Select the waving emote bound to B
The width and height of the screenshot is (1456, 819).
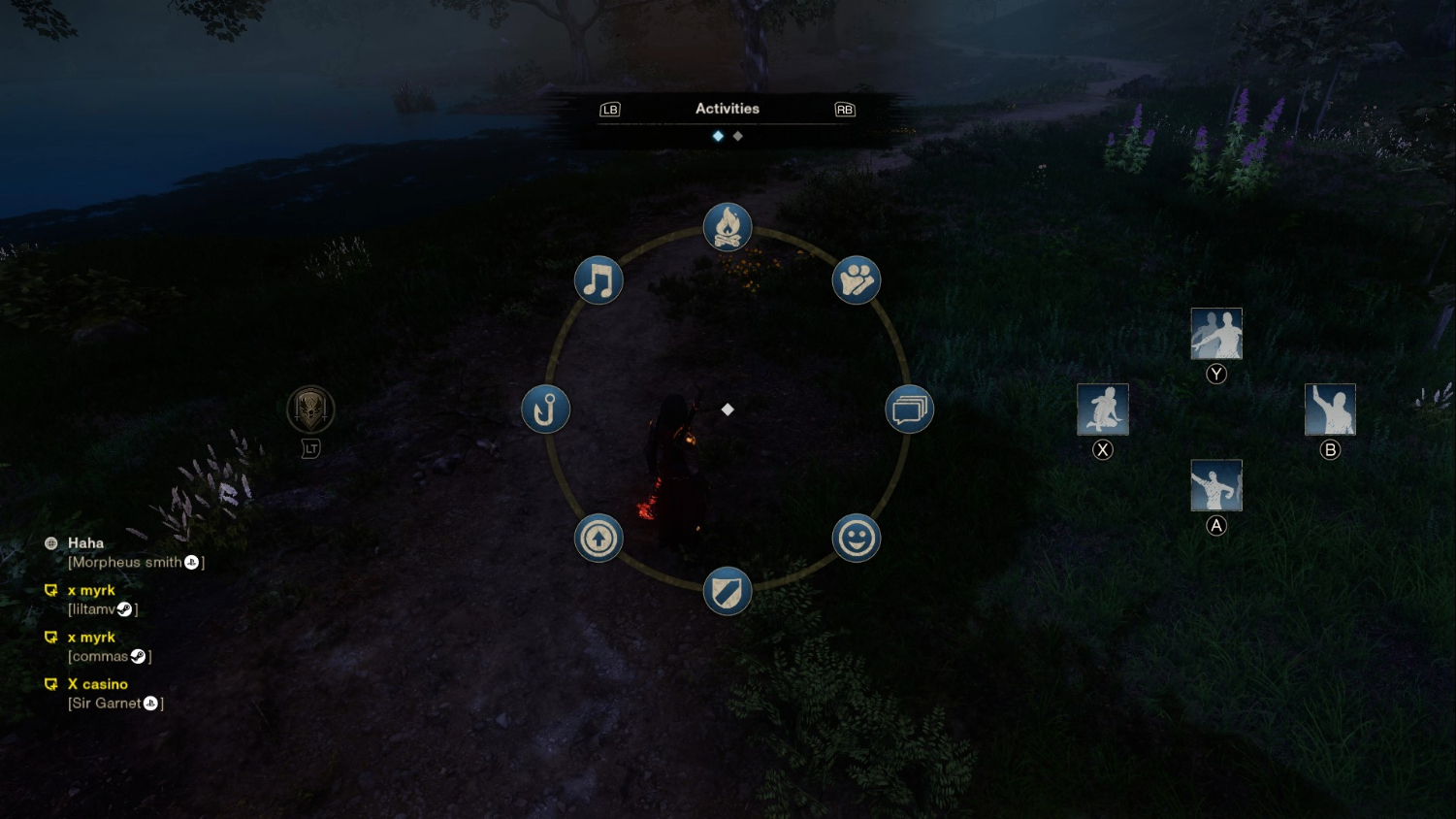tap(1331, 409)
